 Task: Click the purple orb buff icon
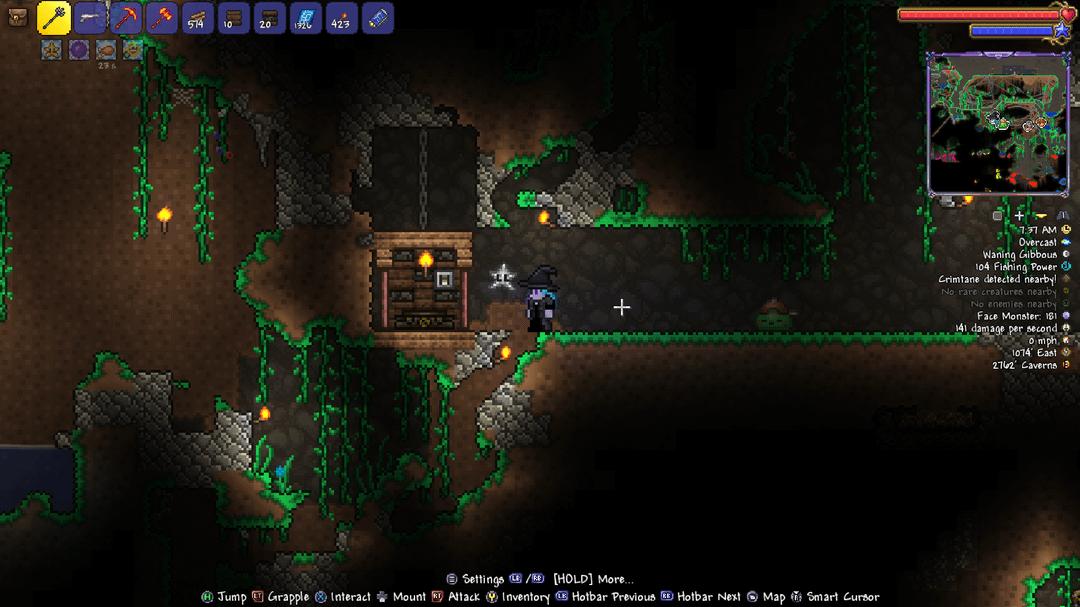pos(79,49)
